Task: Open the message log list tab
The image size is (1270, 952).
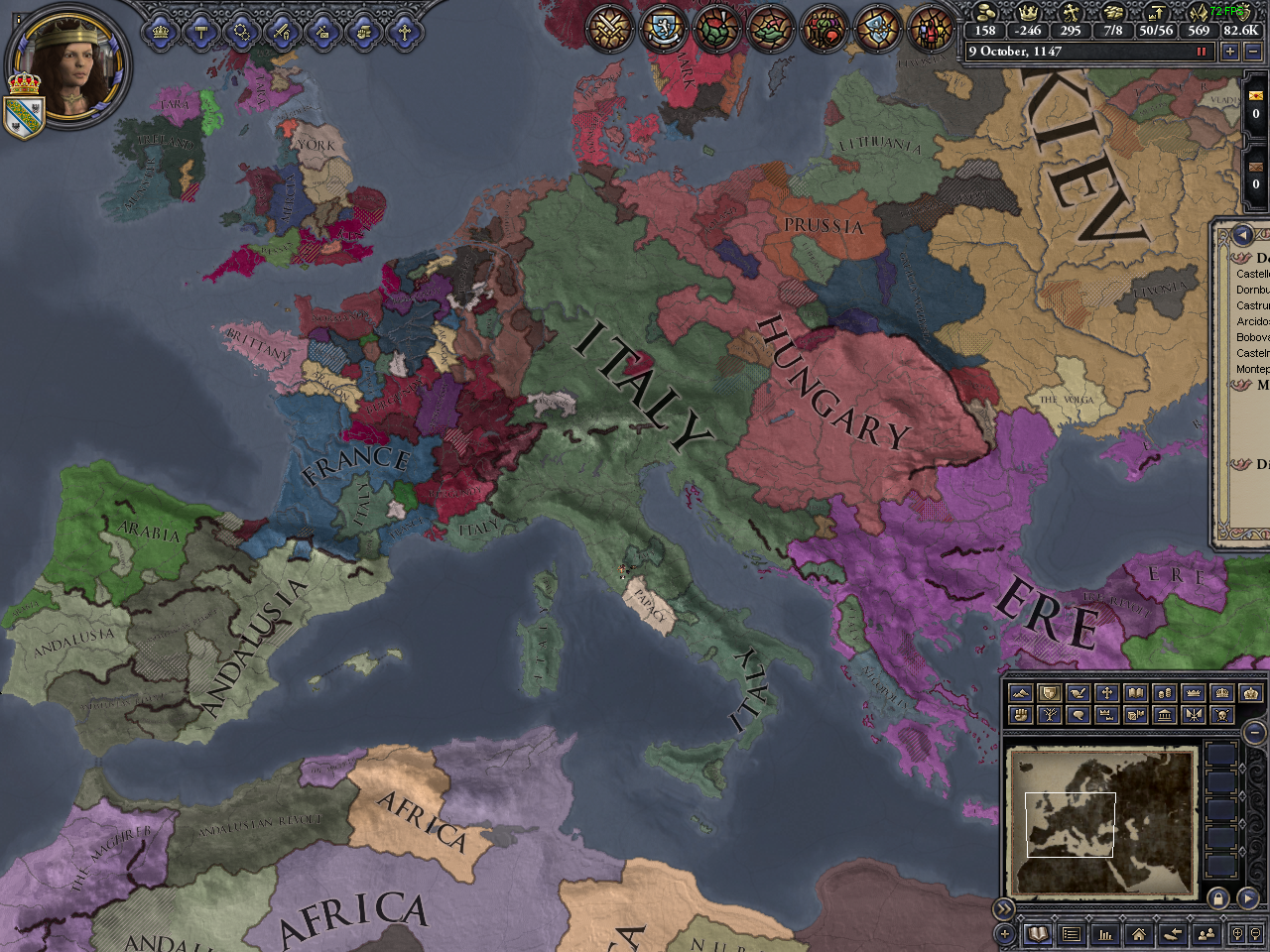Action: (x=1071, y=932)
